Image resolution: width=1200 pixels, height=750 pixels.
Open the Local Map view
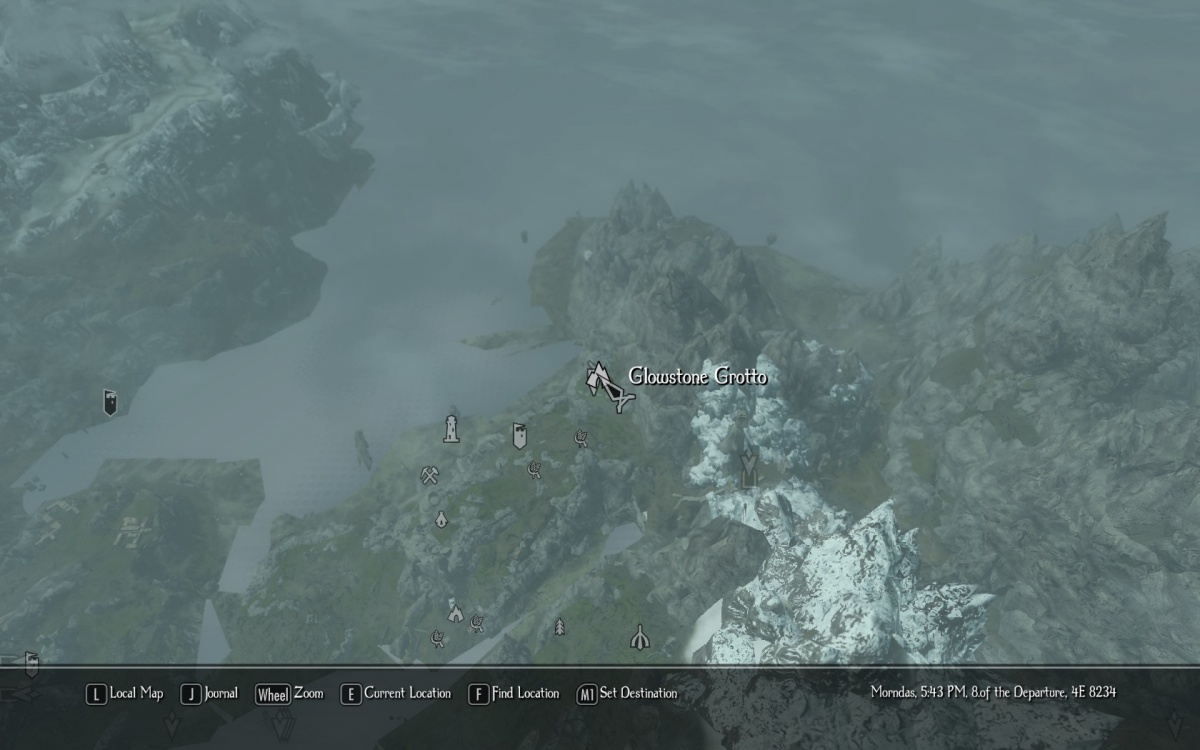125,693
